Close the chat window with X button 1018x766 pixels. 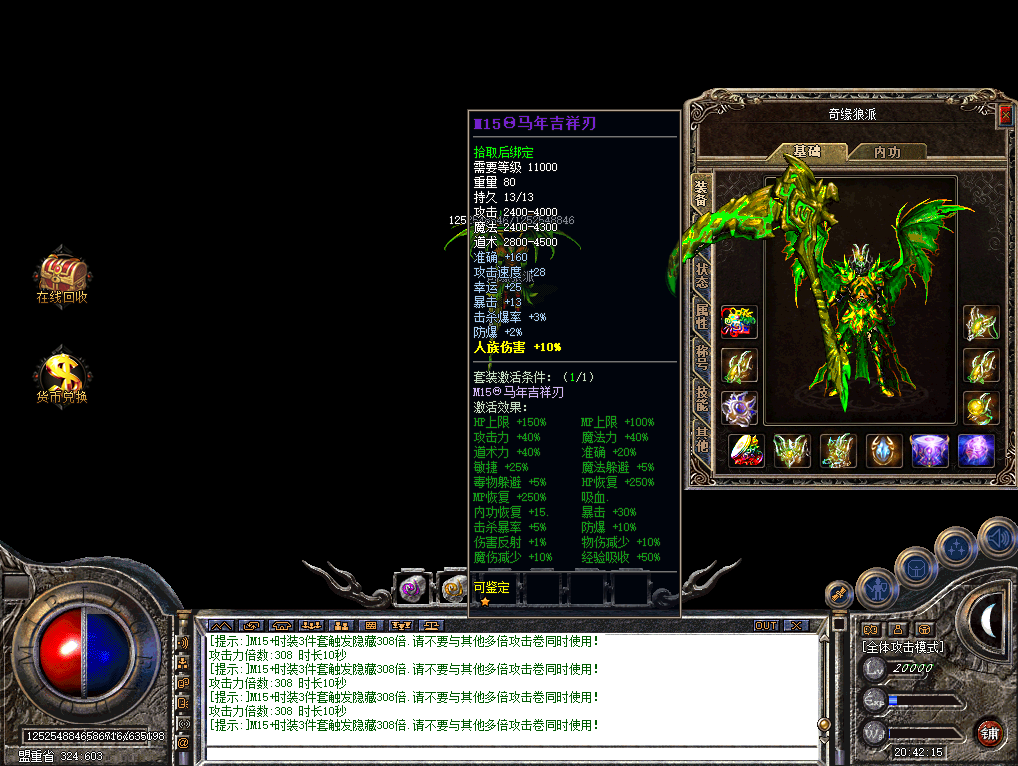point(795,626)
